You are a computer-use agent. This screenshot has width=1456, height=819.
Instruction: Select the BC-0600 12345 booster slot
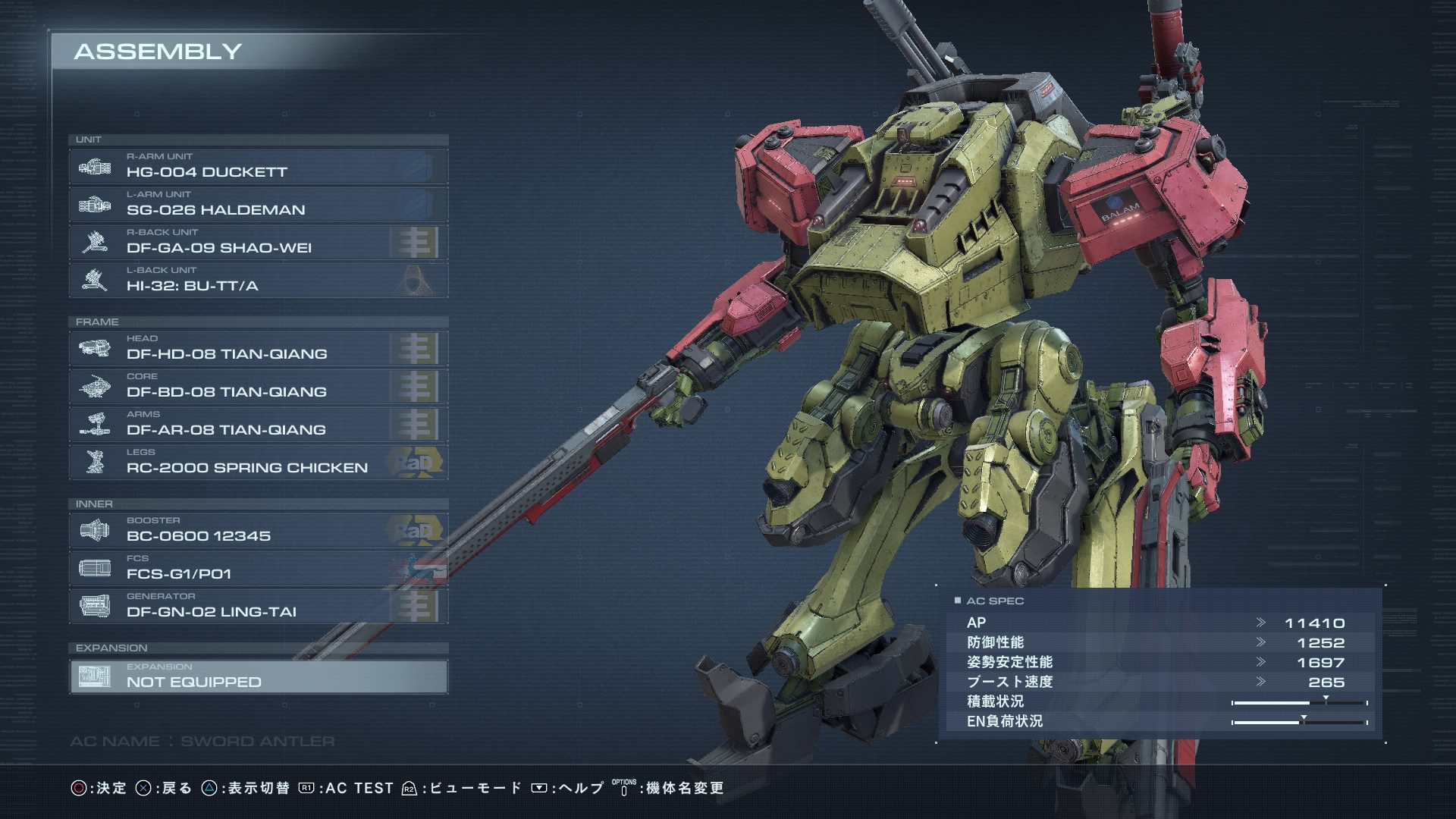tap(258, 530)
